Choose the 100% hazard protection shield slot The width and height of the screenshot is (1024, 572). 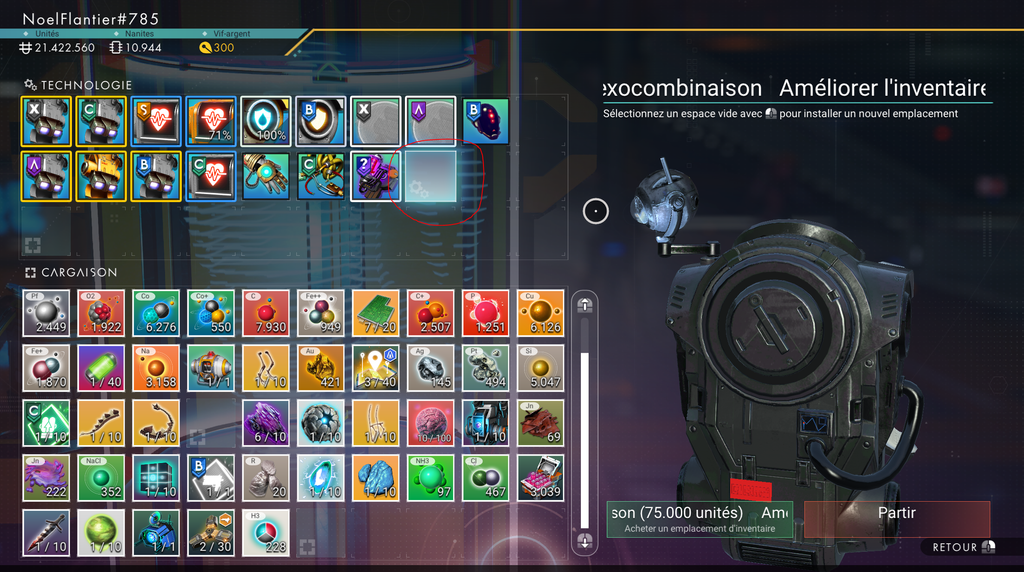tap(266, 121)
